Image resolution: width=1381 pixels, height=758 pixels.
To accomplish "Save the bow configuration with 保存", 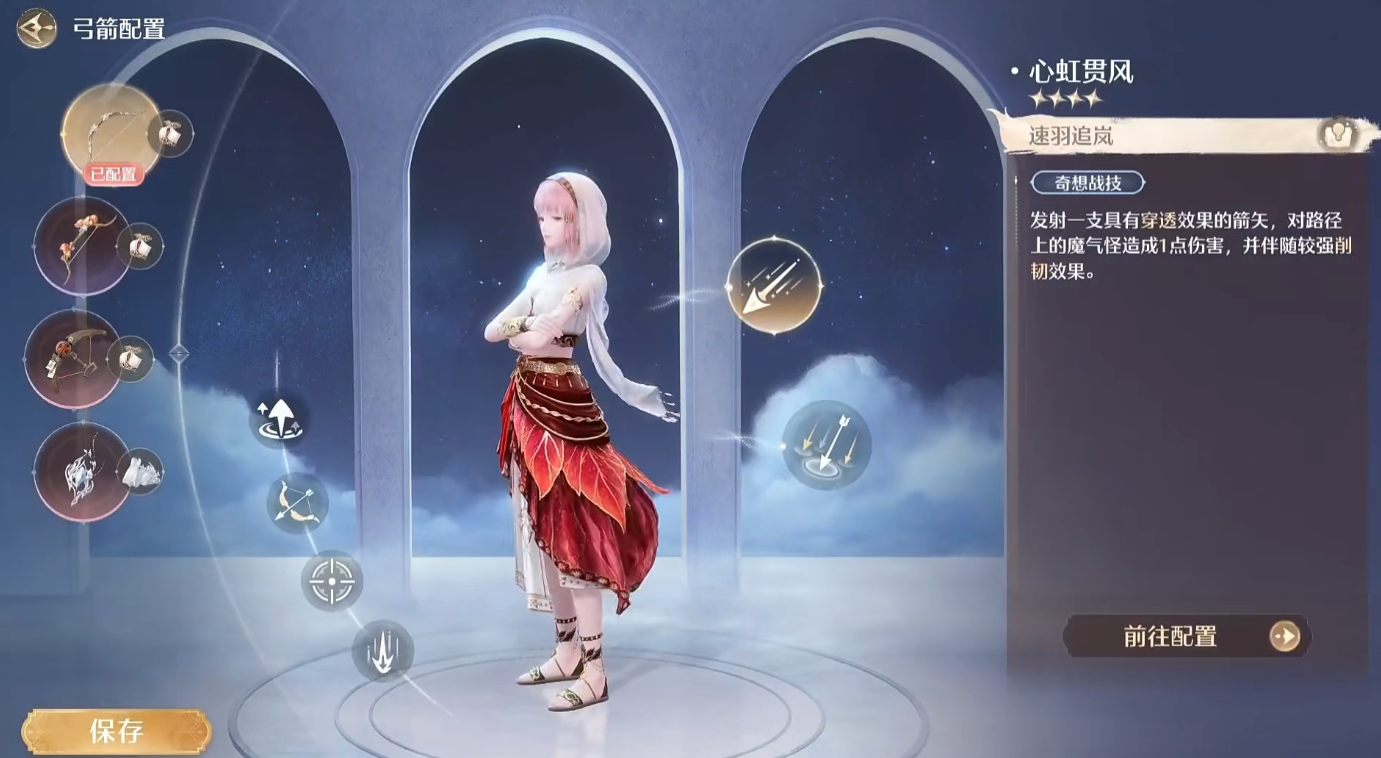I will click(116, 731).
